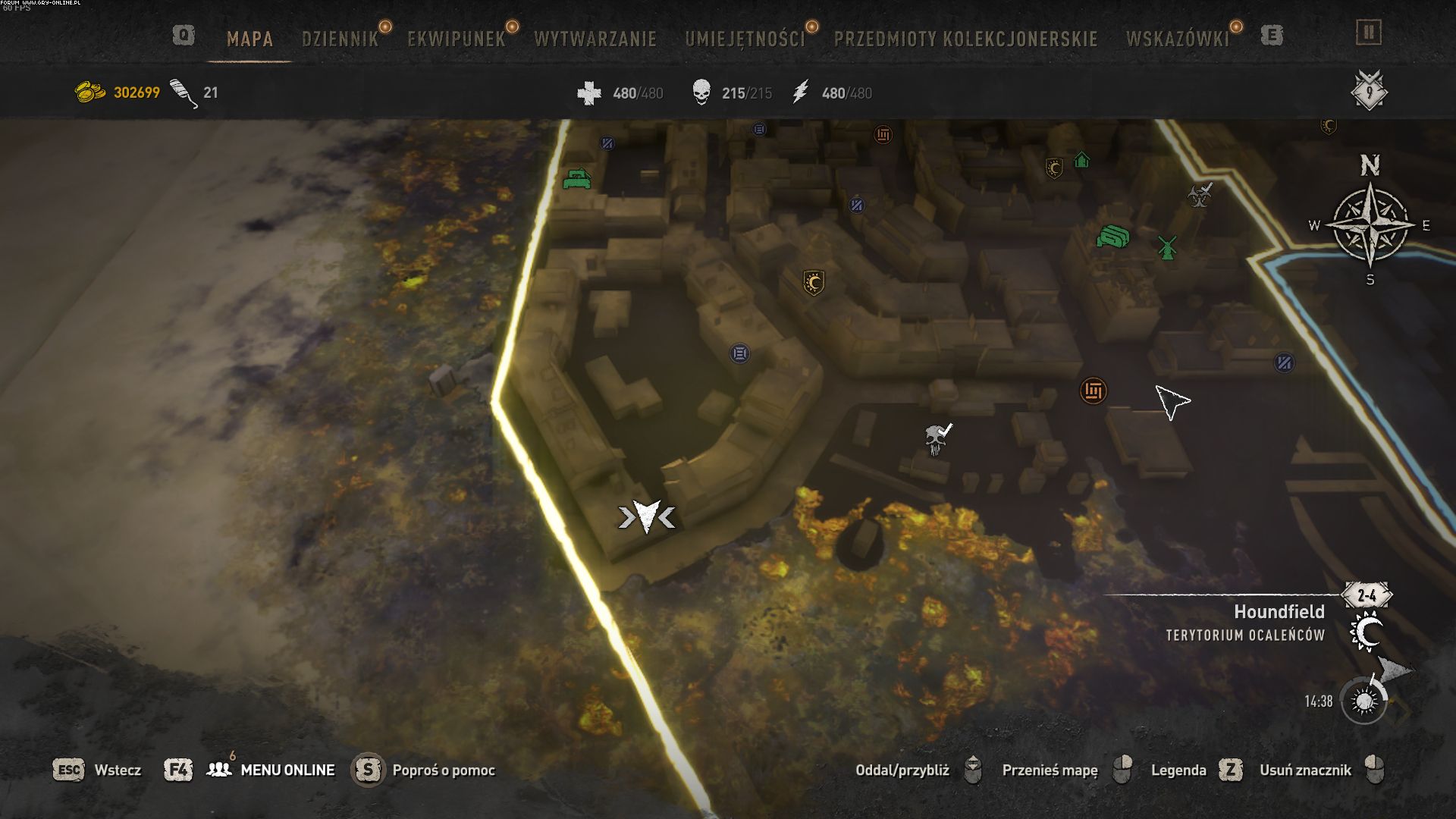Open Przedmioty kolekcjonerskie tab

[965, 39]
